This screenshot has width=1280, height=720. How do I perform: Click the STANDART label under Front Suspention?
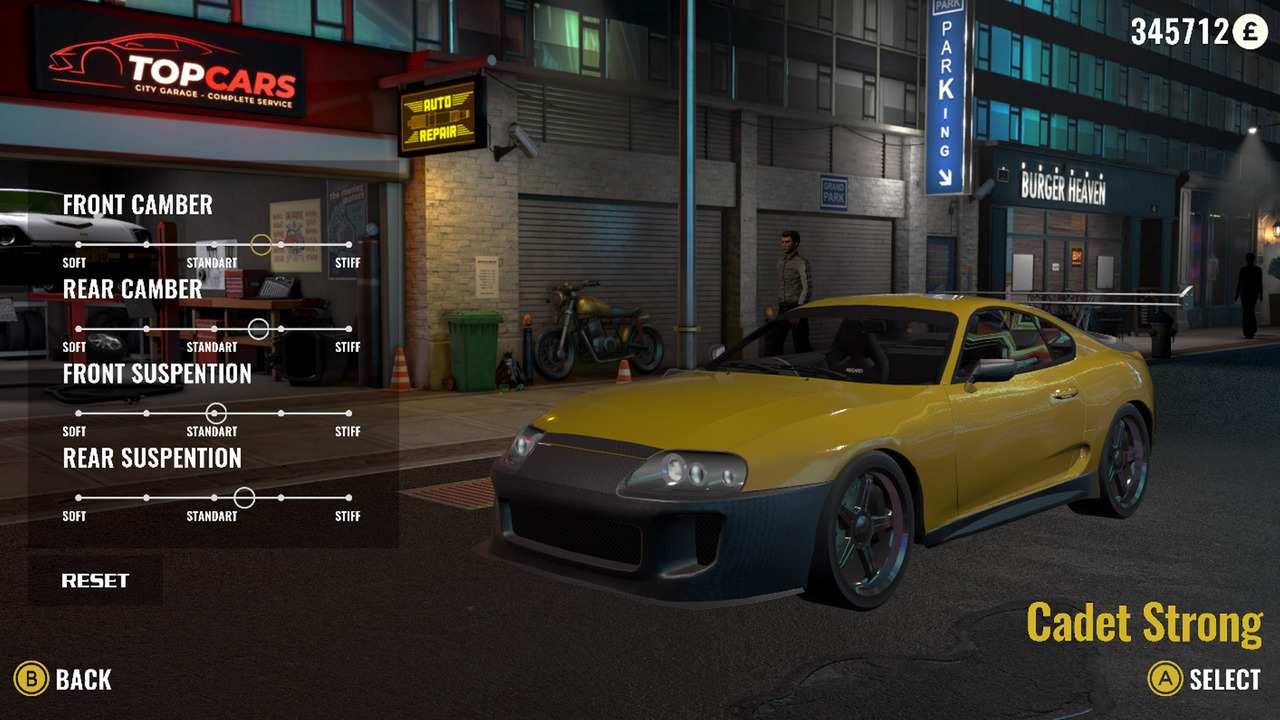click(211, 432)
